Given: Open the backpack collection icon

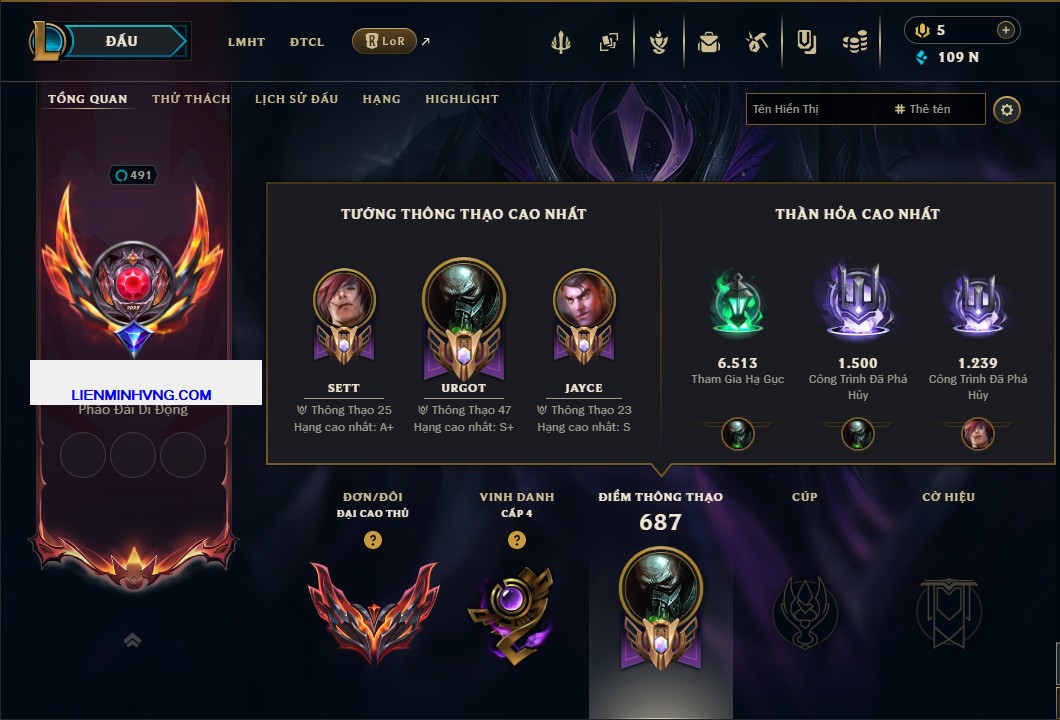Looking at the screenshot, I should pos(709,42).
